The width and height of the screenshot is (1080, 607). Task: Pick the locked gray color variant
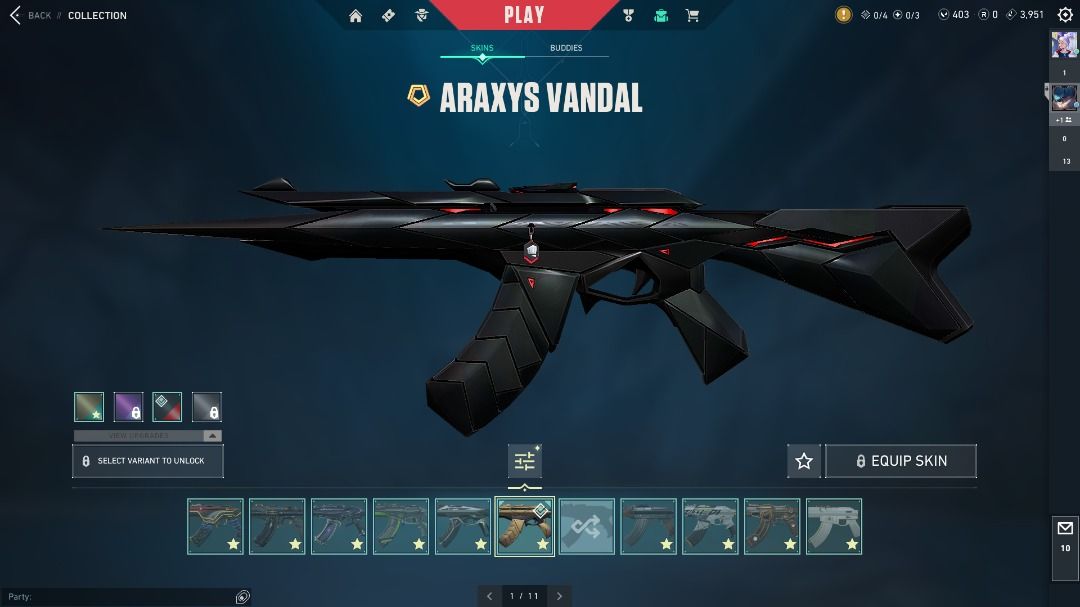click(207, 407)
